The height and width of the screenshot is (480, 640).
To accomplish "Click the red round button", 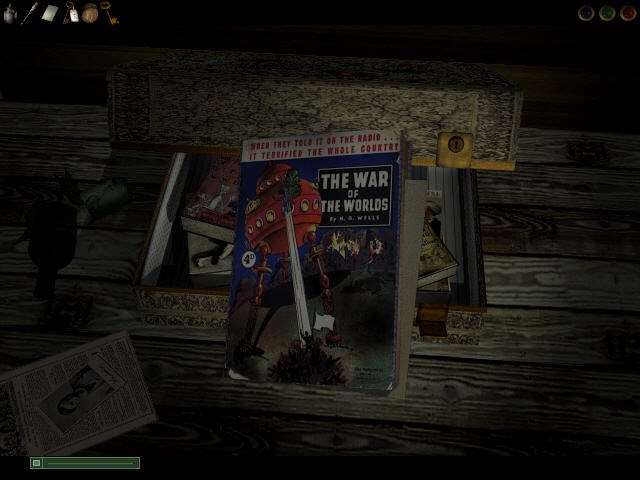I will click(x=627, y=13).
